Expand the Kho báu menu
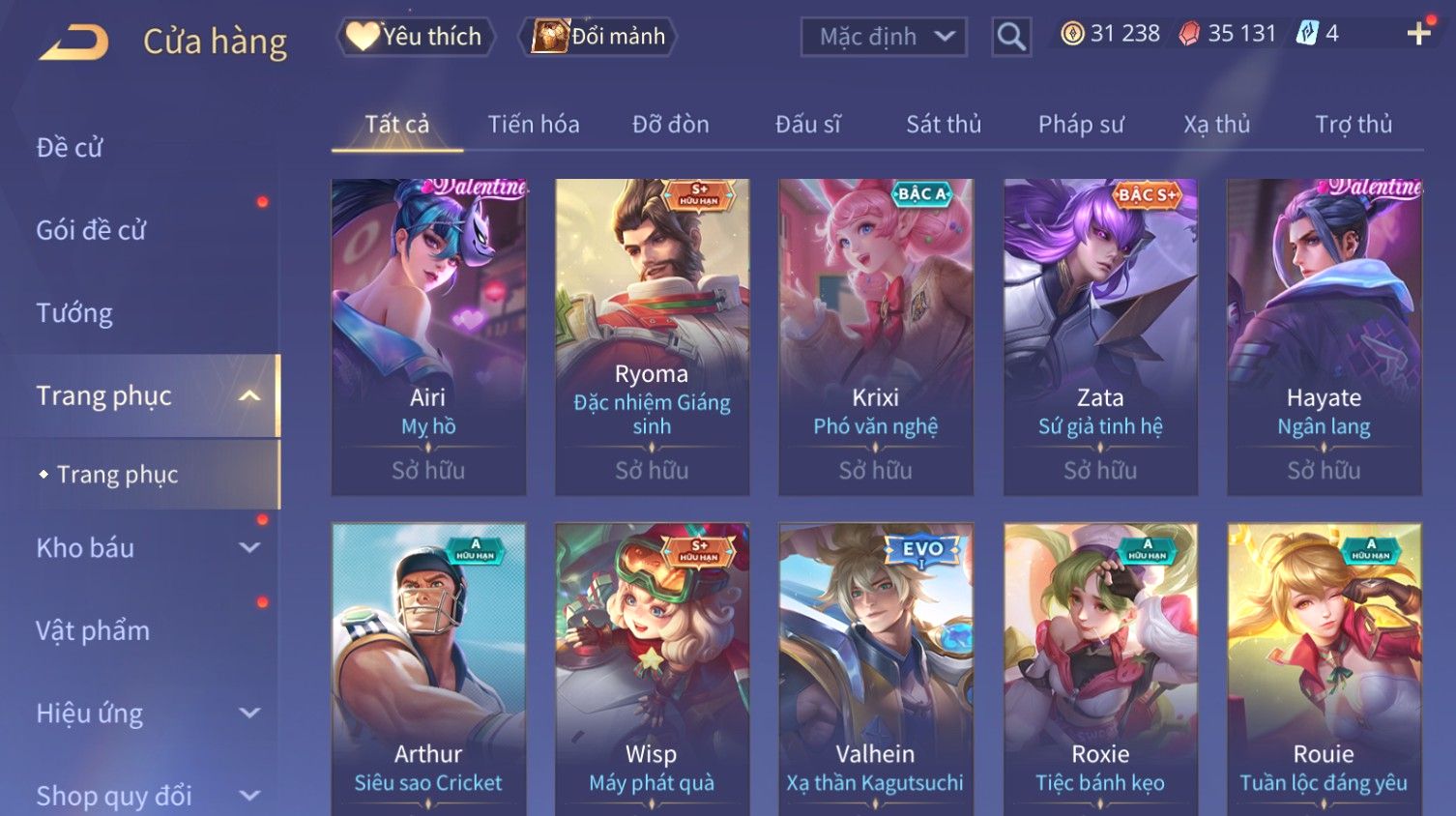The height and width of the screenshot is (816, 1456). click(145, 548)
